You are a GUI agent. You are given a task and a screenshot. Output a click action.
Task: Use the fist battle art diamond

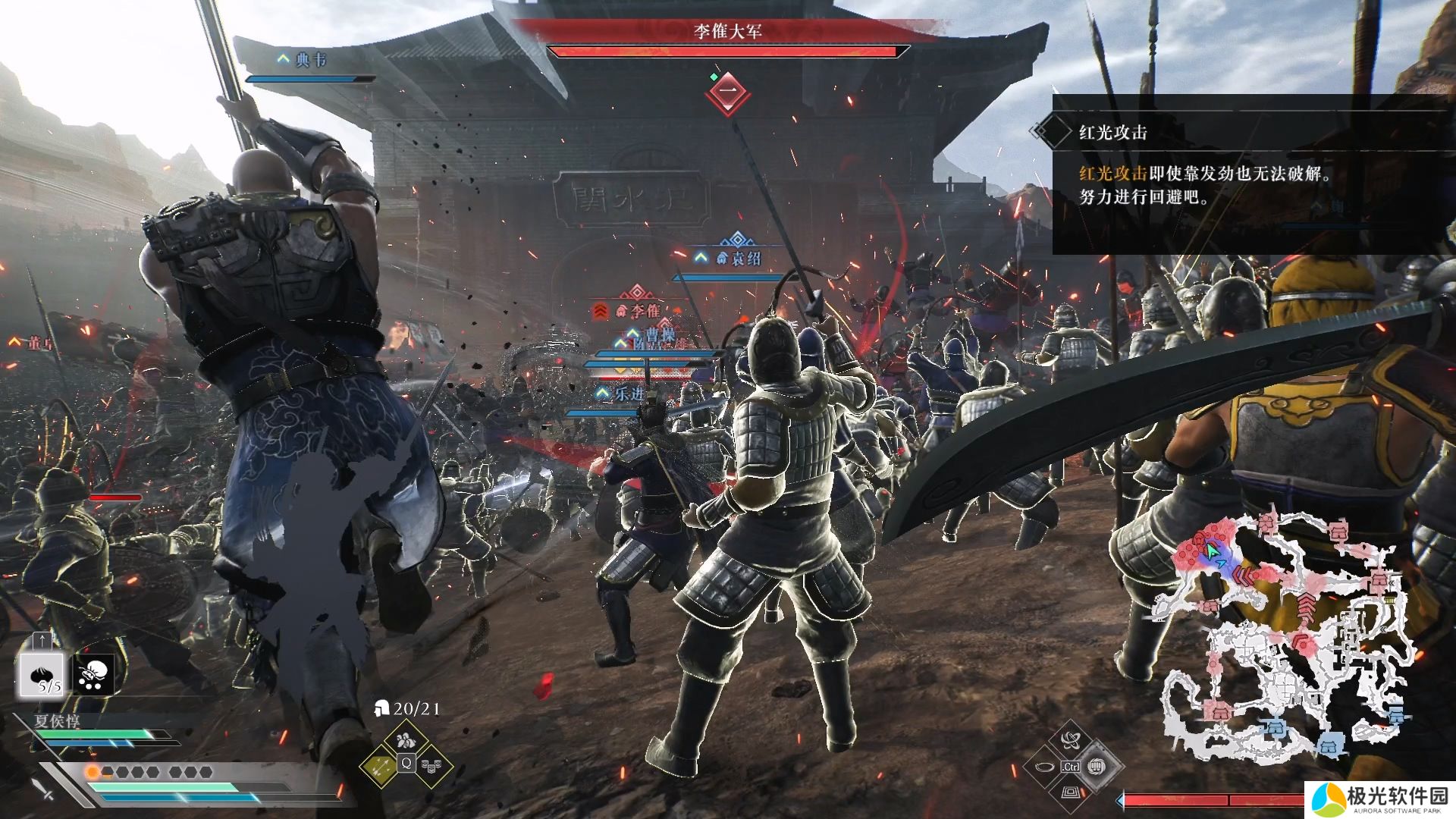1097,766
